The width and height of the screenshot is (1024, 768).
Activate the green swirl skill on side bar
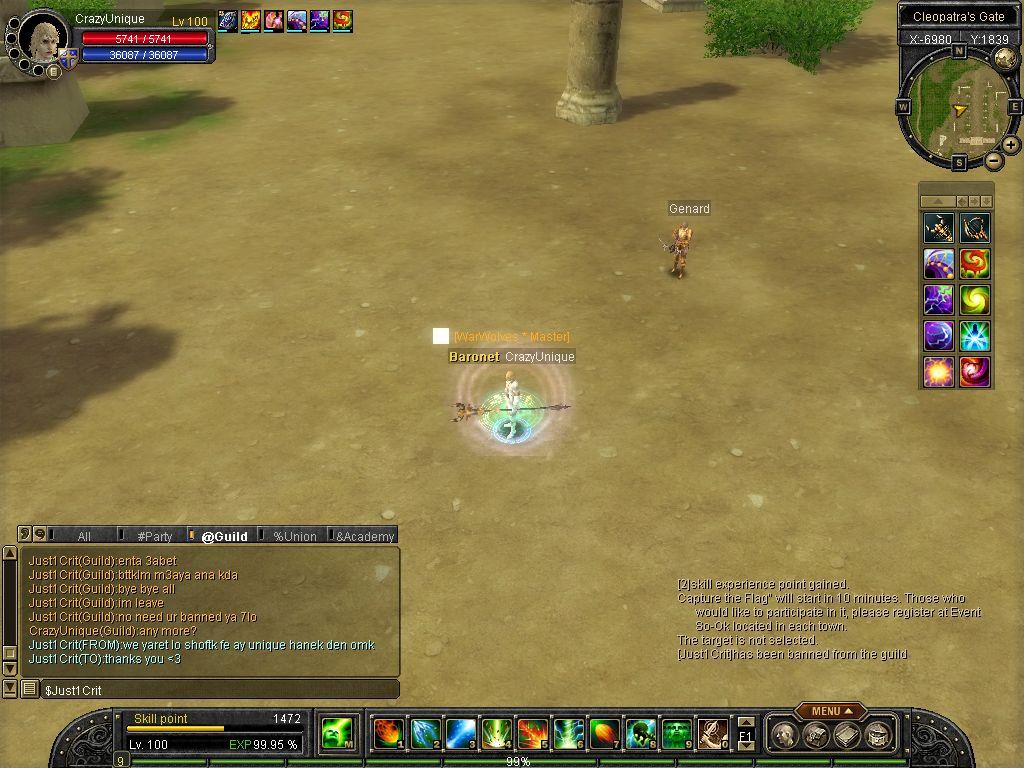click(x=974, y=300)
